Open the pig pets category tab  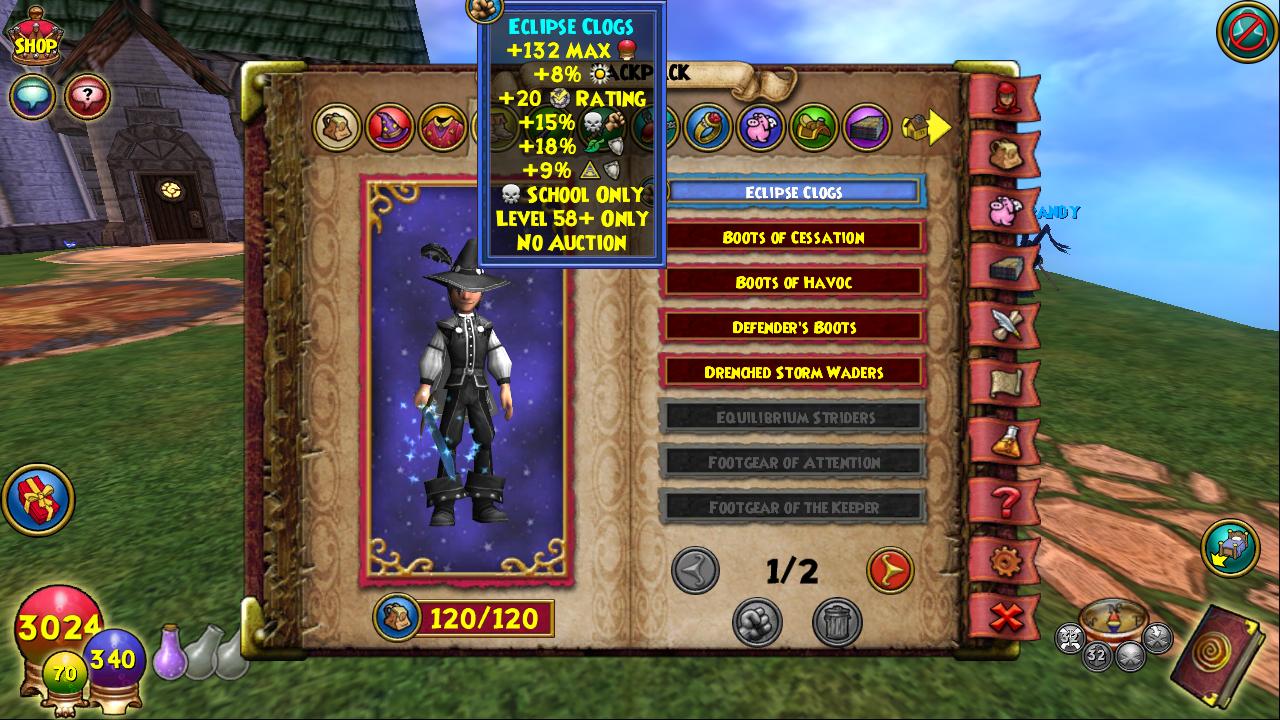pos(761,128)
